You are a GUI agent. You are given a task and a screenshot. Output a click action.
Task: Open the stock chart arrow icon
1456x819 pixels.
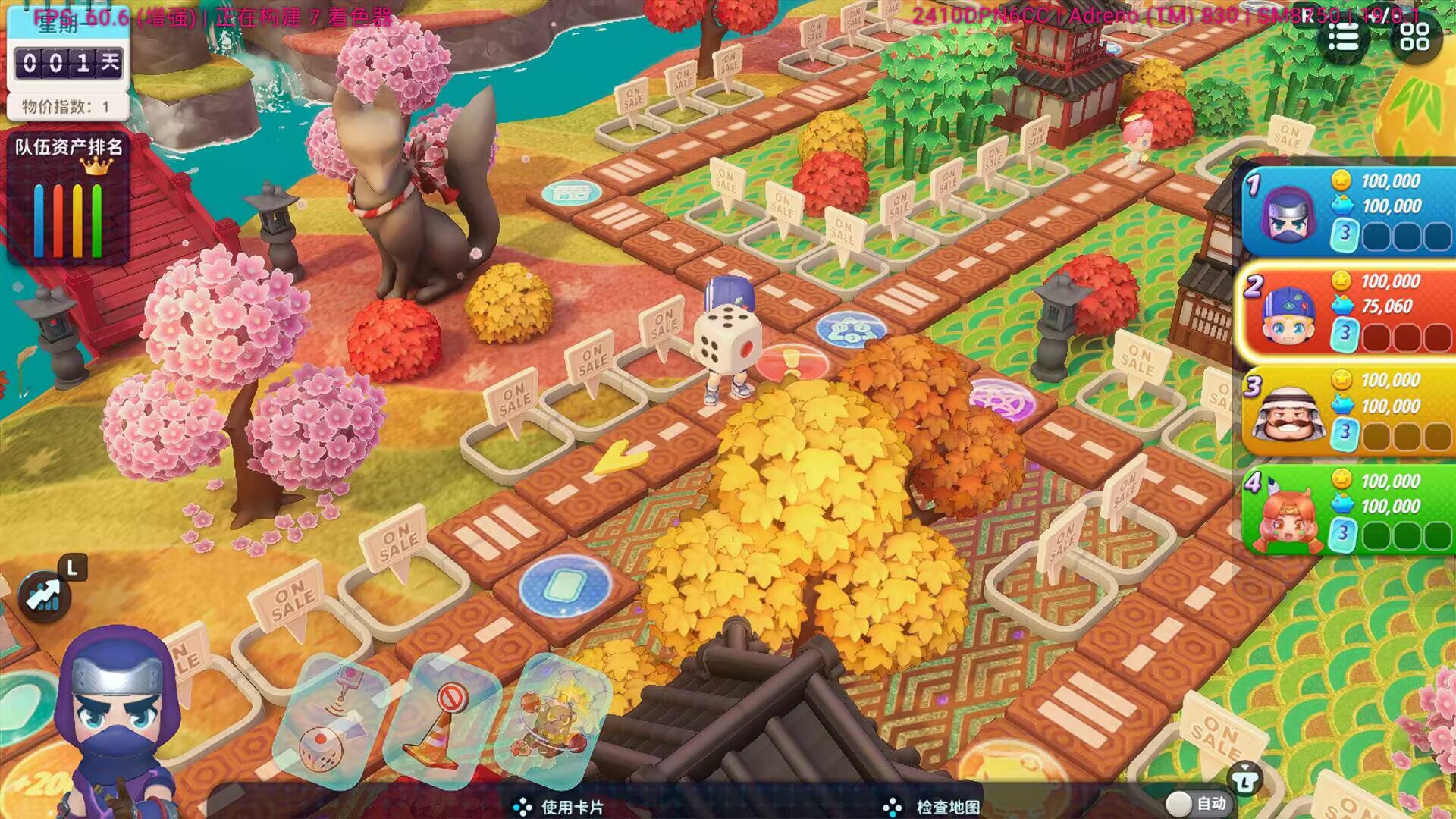45,596
